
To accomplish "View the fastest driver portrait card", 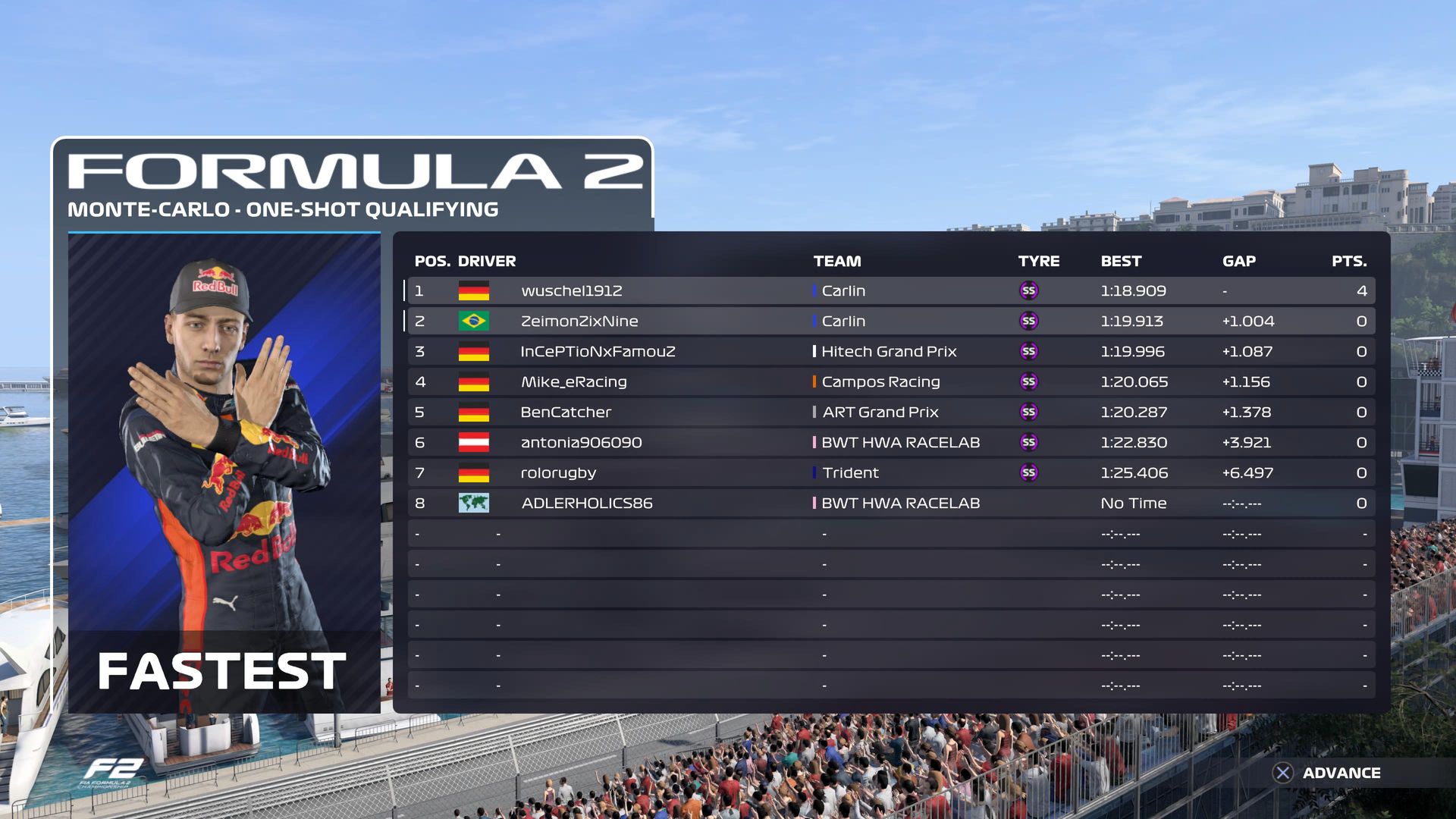I will pyautogui.click(x=224, y=472).
